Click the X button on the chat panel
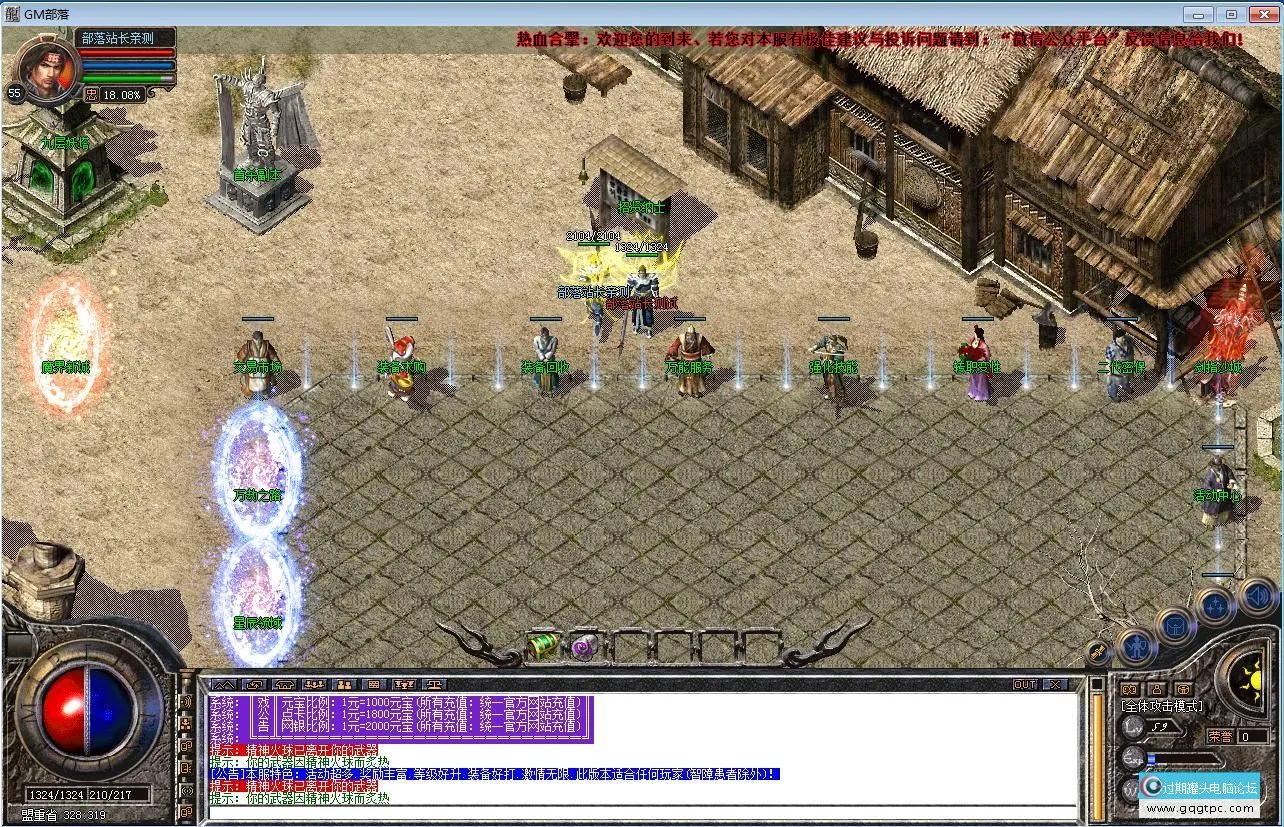This screenshot has width=1284, height=827. pyautogui.click(x=1055, y=685)
